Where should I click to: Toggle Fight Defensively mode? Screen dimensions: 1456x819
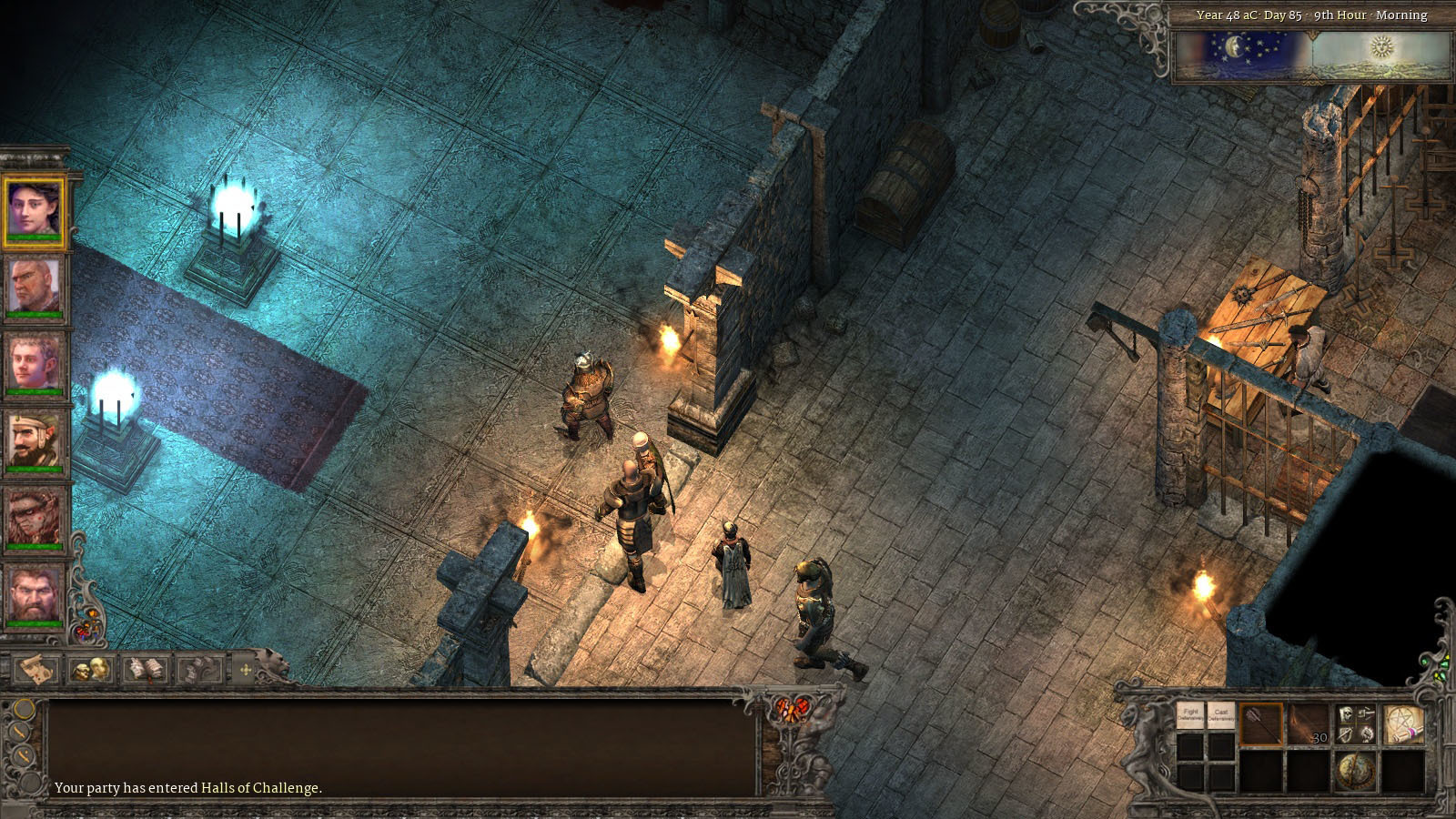1190,716
